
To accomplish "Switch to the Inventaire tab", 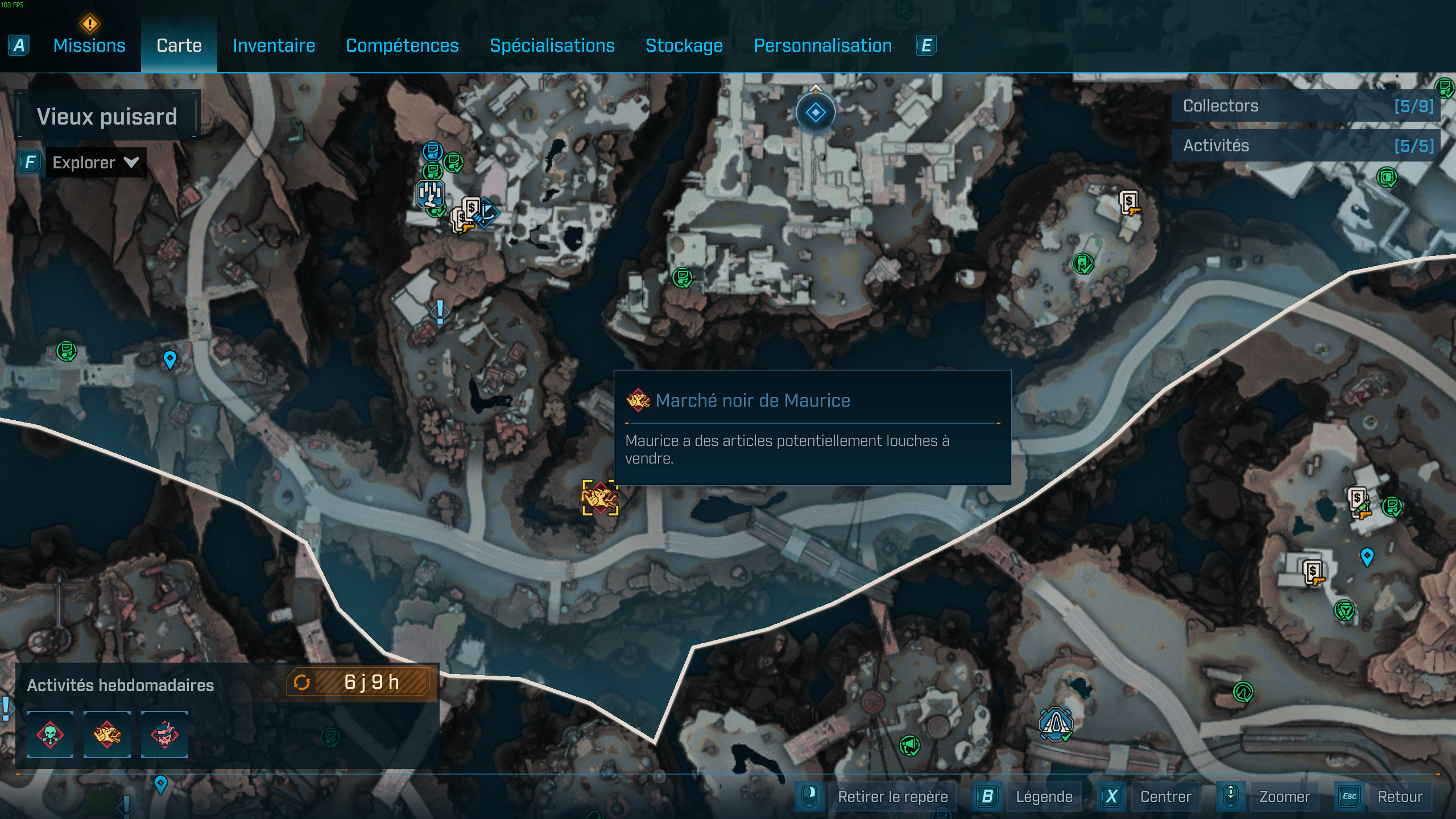I will point(274,45).
